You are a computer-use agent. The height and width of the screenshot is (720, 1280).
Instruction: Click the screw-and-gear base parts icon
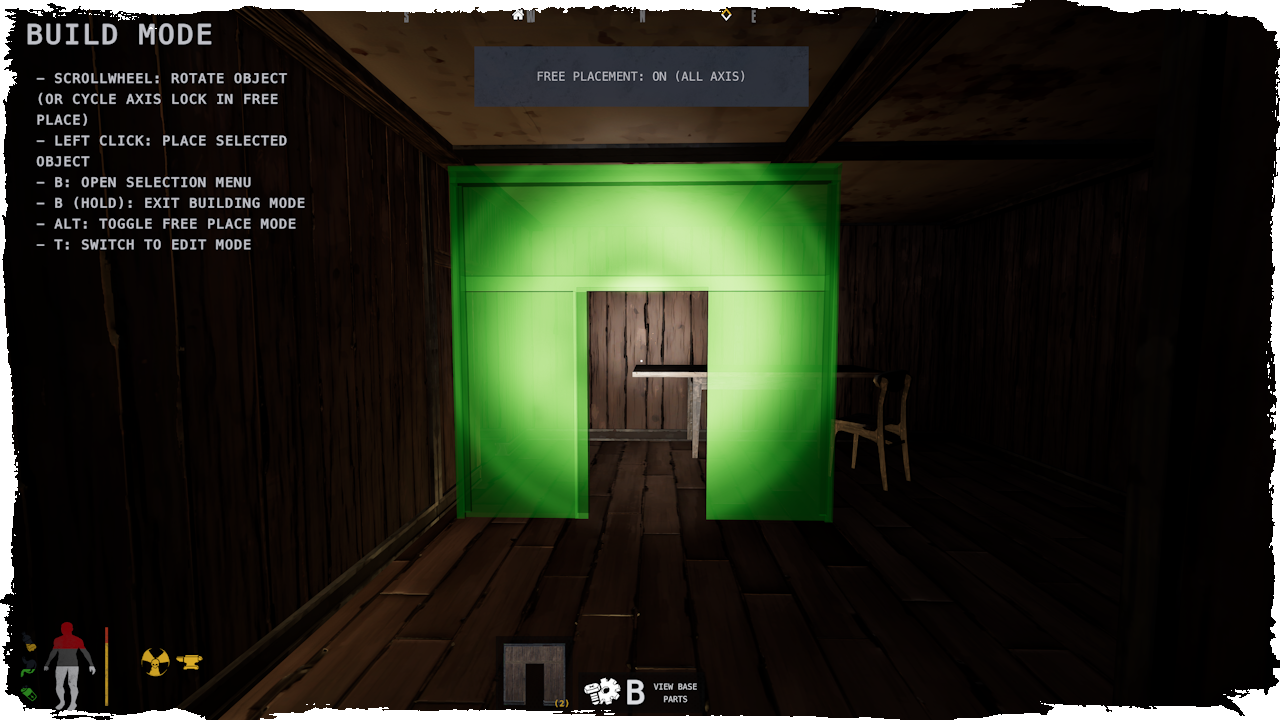pyautogui.click(x=602, y=689)
